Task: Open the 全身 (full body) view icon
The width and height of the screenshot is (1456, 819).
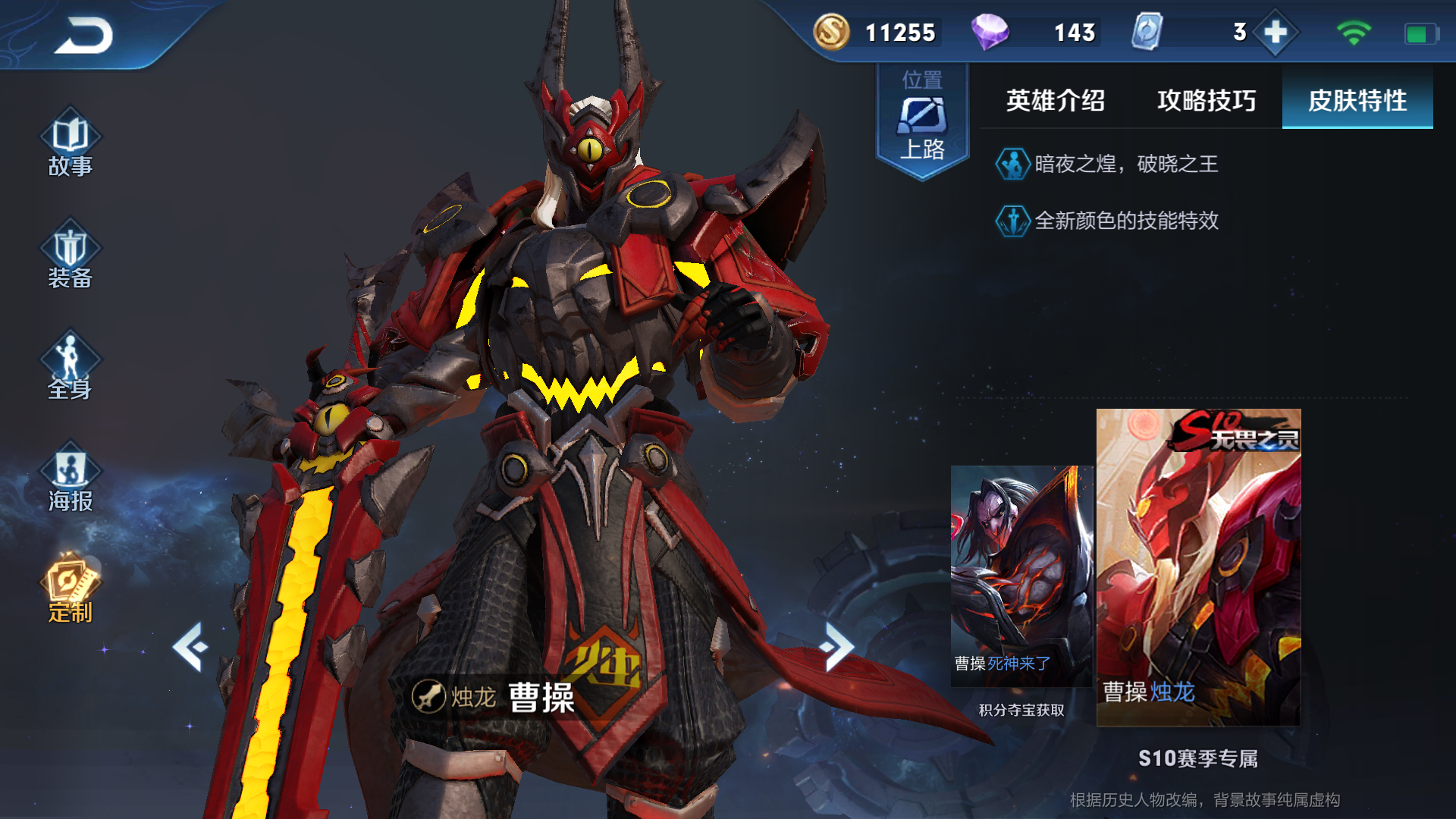Action: [x=71, y=364]
